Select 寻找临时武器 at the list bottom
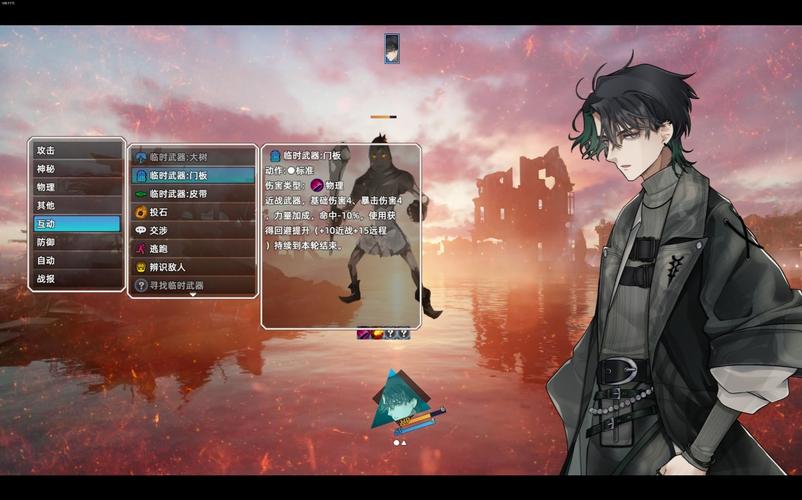802x500 pixels. tap(193, 285)
